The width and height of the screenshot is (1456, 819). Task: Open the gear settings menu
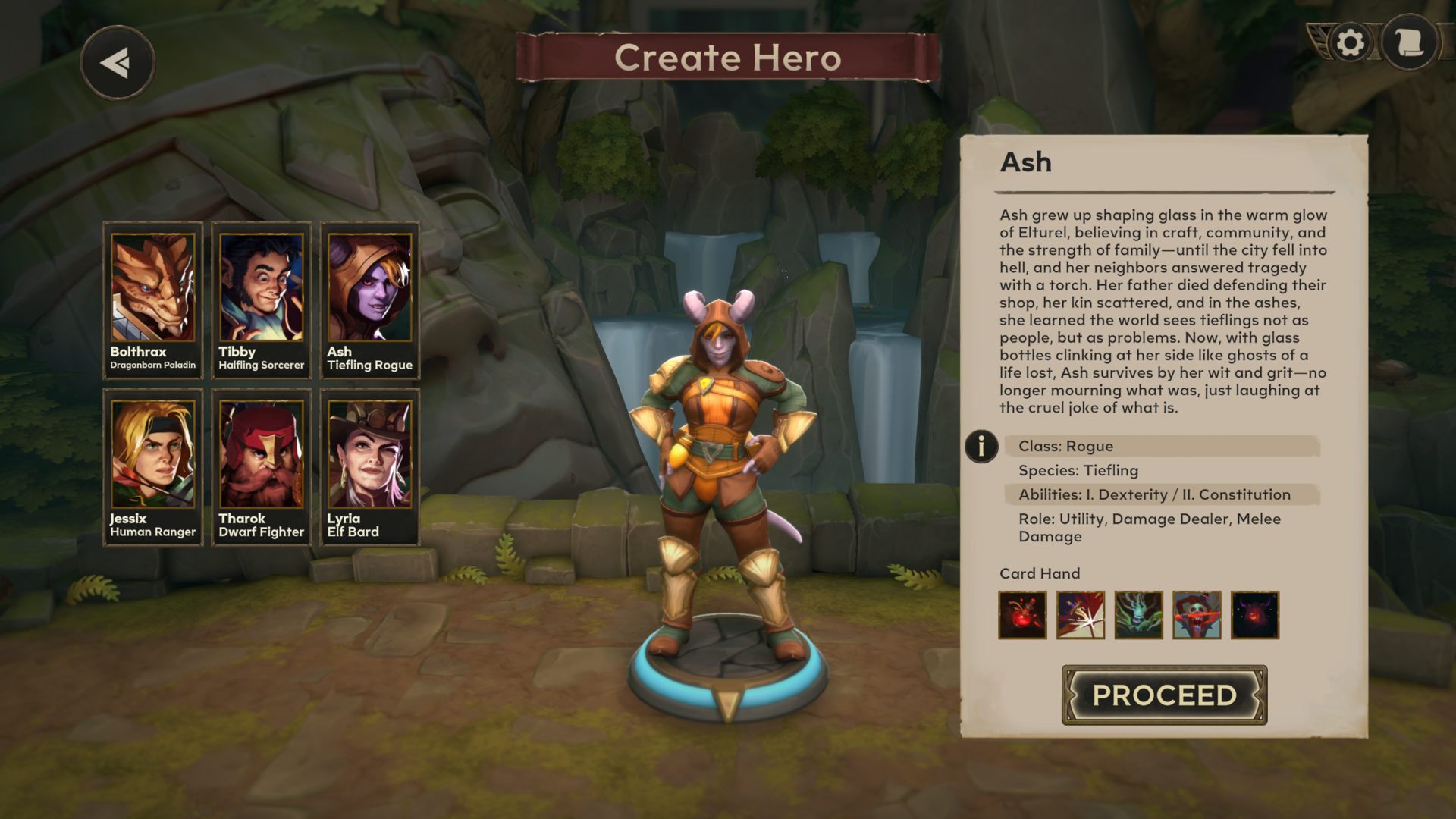(1350, 43)
